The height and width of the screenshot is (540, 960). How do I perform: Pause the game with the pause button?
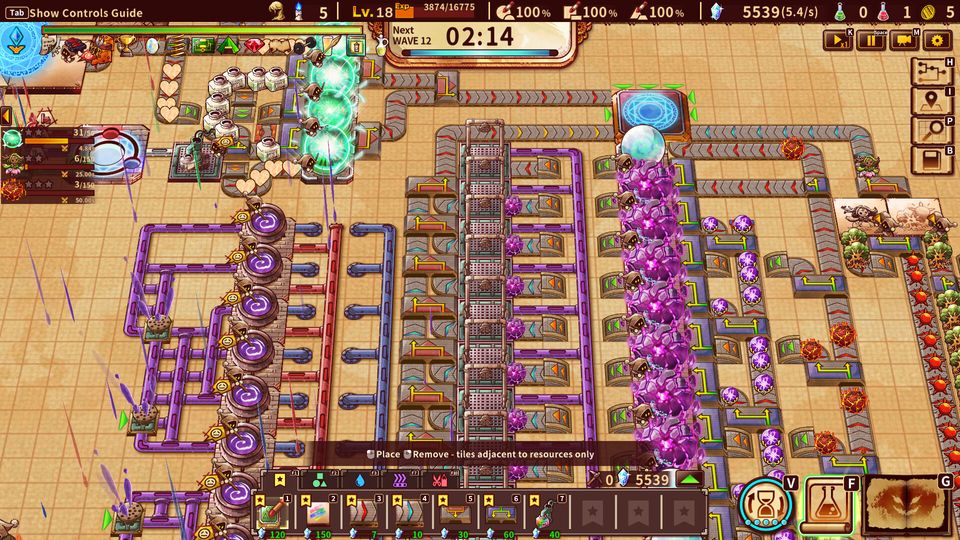click(x=869, y=40)
